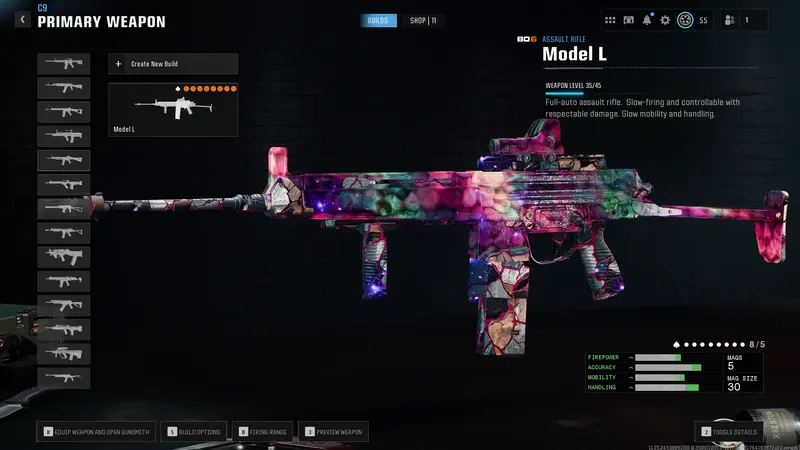The image size is (800, 450).
Task: Open Build Options
Action: 196,432
